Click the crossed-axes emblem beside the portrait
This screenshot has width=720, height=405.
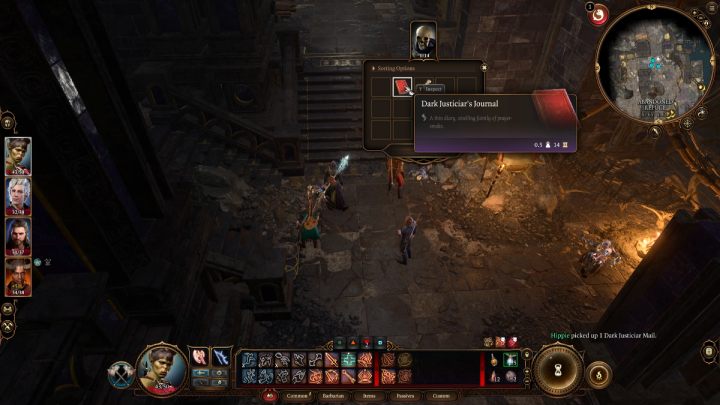click(121, 373)
